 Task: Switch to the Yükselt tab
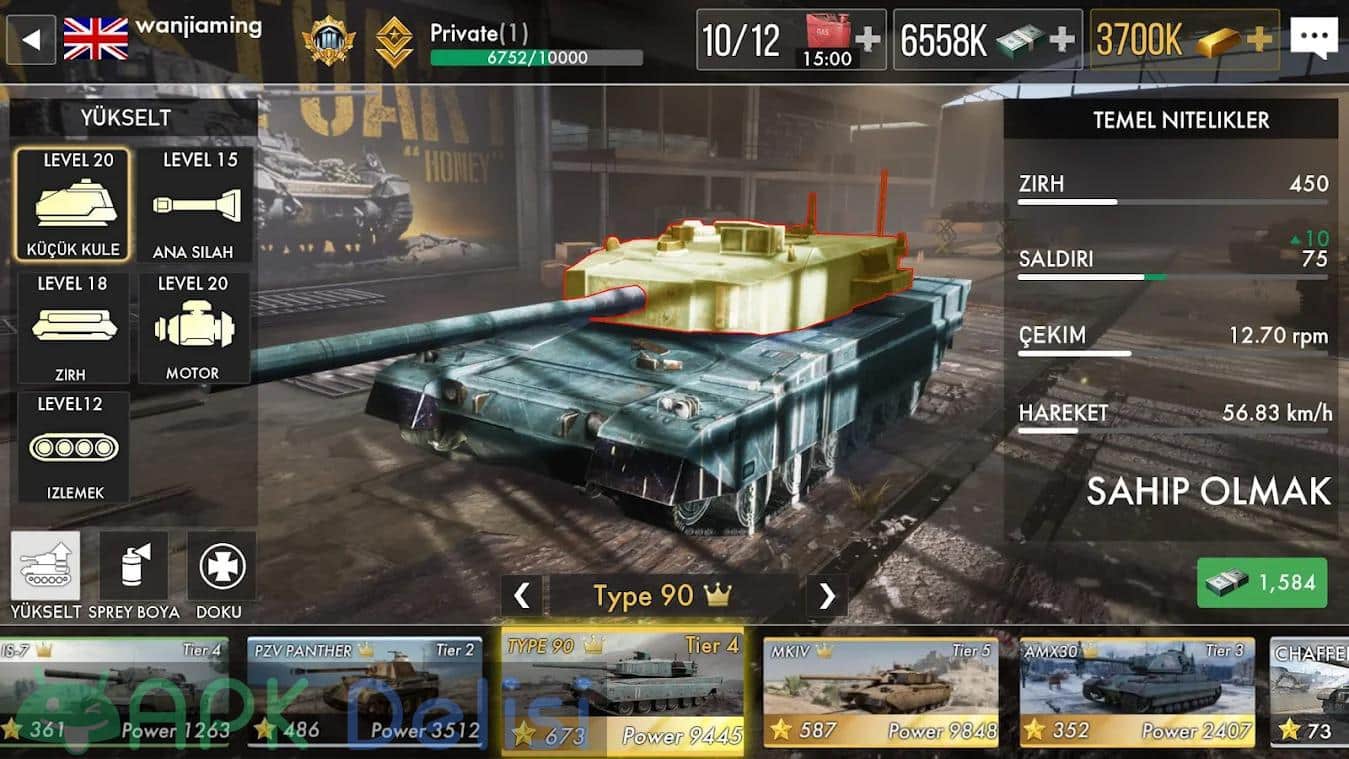[x=45, y=567]
